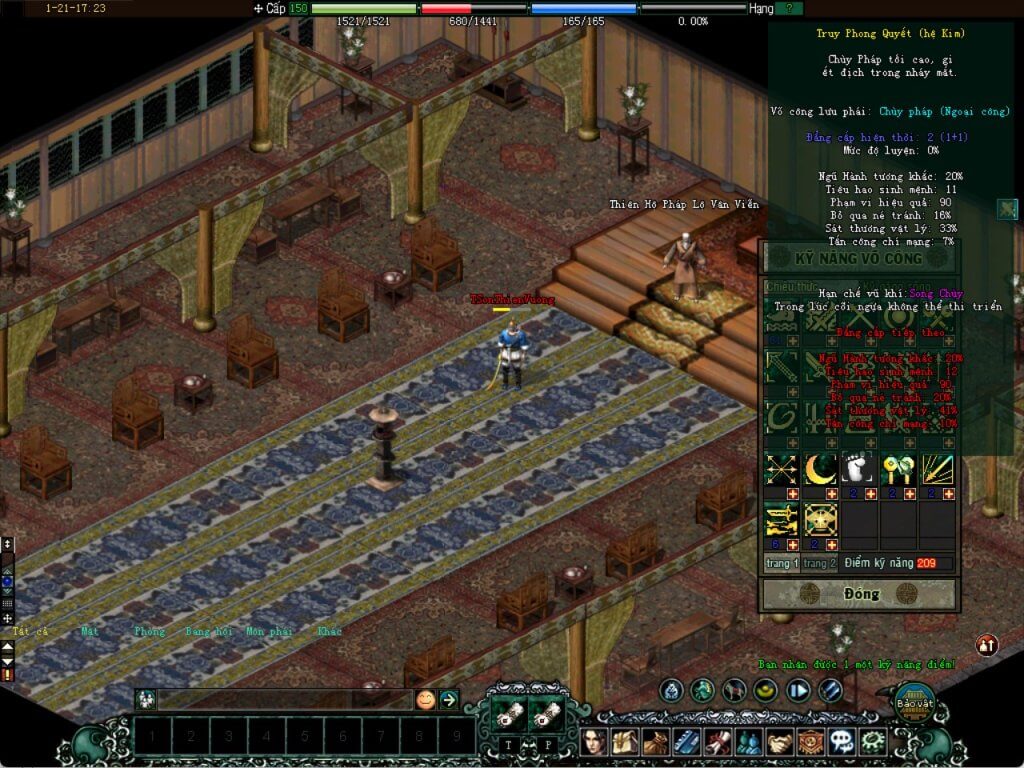Add a point to the crescent moon skill
Screen dimensions: 1024x768
[x=831, y=494]
